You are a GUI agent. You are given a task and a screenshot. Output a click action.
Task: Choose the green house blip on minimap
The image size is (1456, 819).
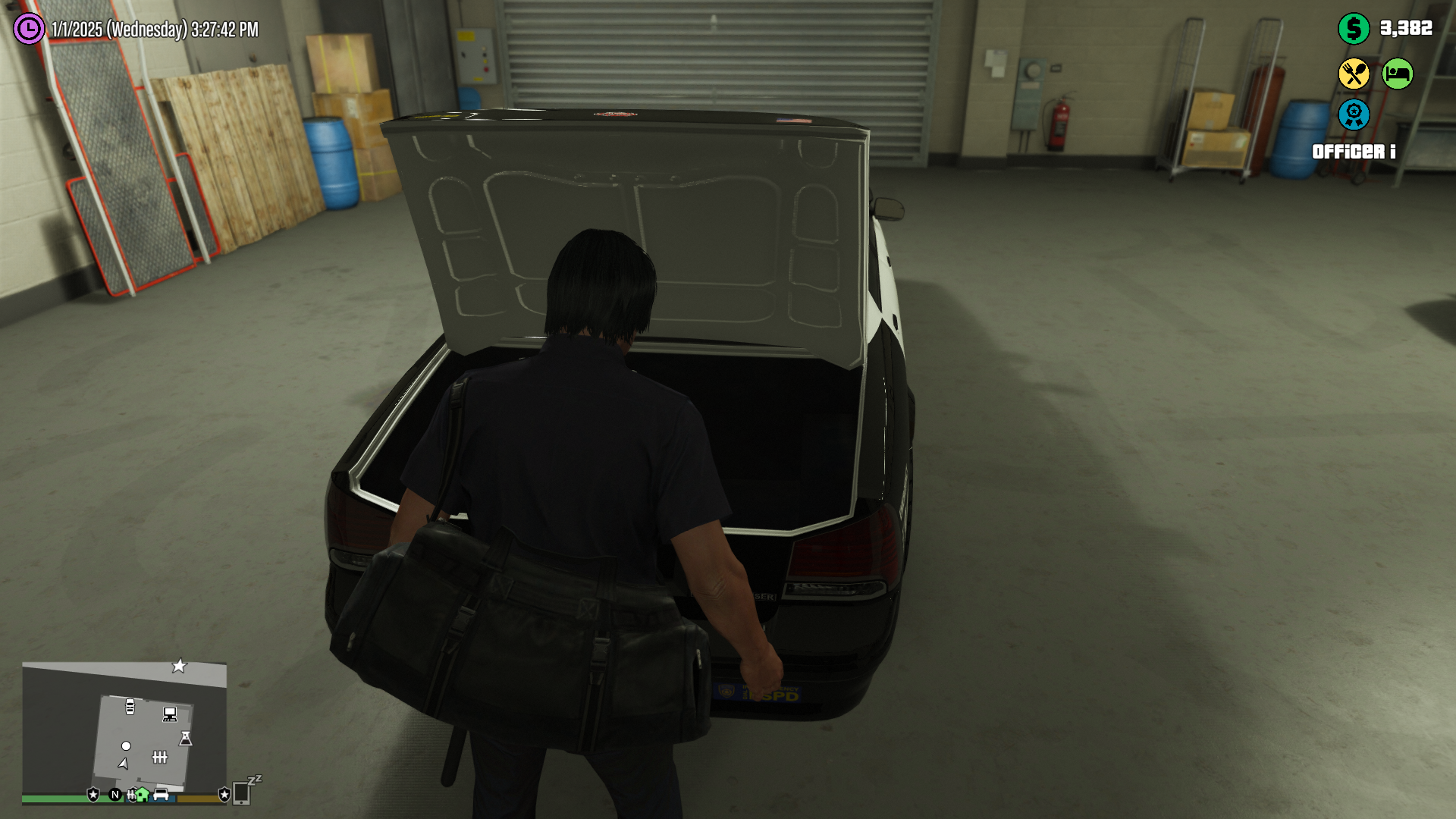[142, 795]
